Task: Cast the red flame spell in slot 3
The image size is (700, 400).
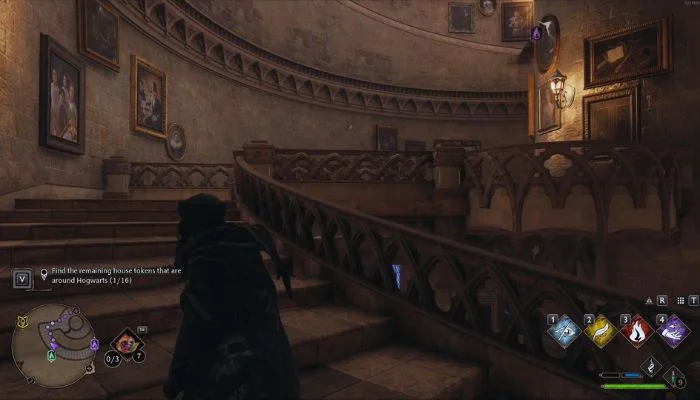Action: click(637, 331)
